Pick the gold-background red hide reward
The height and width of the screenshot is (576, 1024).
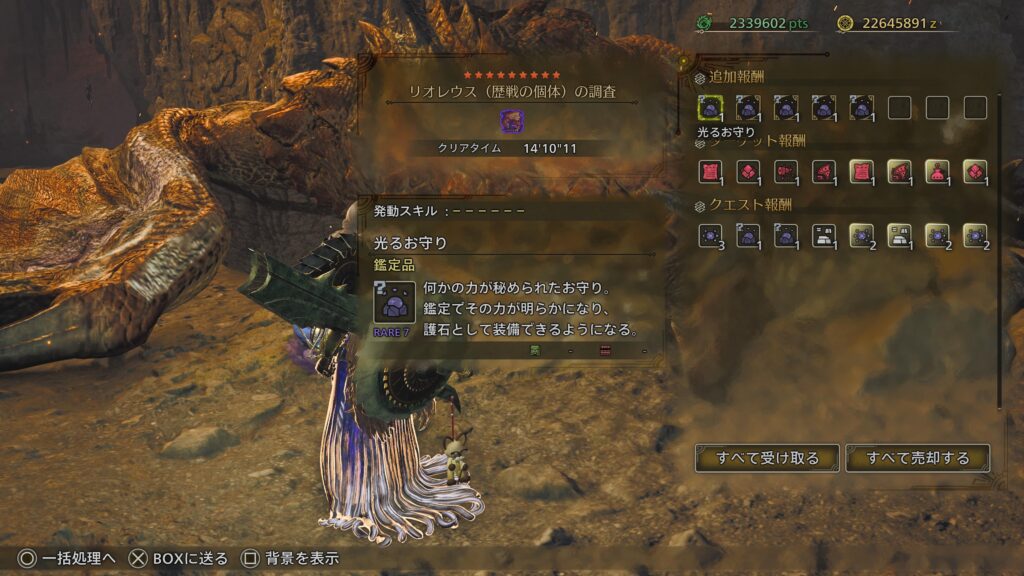(x=861, y=172)
